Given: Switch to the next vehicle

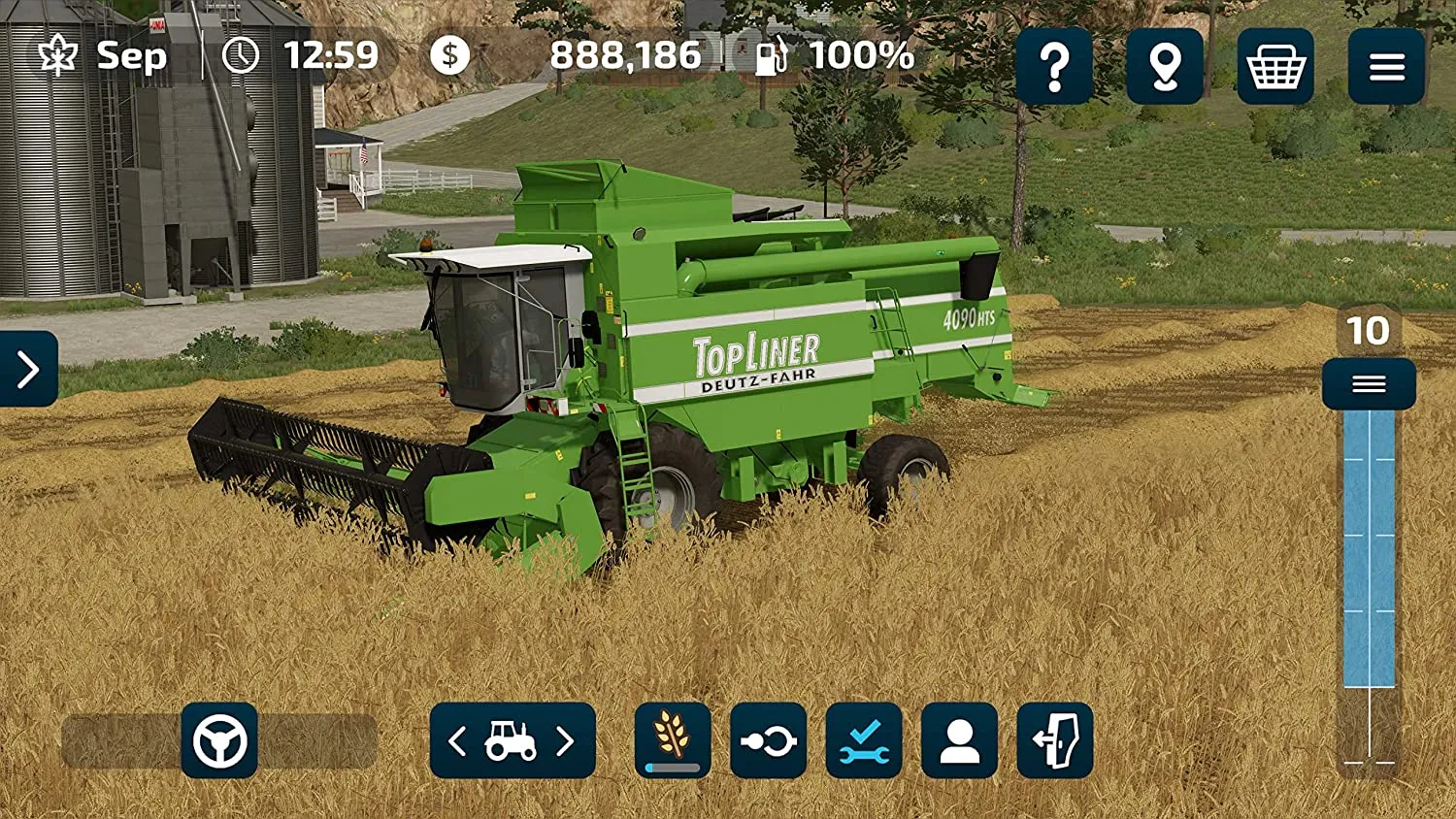Looking at the screenshot, I should [x=566, y=742].
